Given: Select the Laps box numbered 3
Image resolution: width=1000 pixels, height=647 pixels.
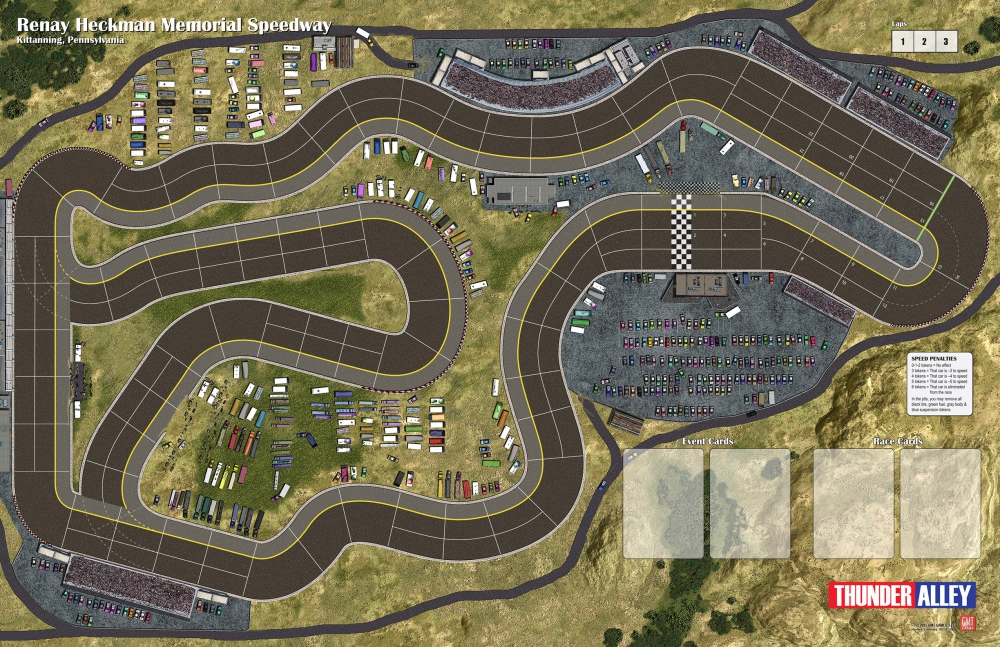Looking at the screenshot, I should pyautogui.click(x=945, y=41).
